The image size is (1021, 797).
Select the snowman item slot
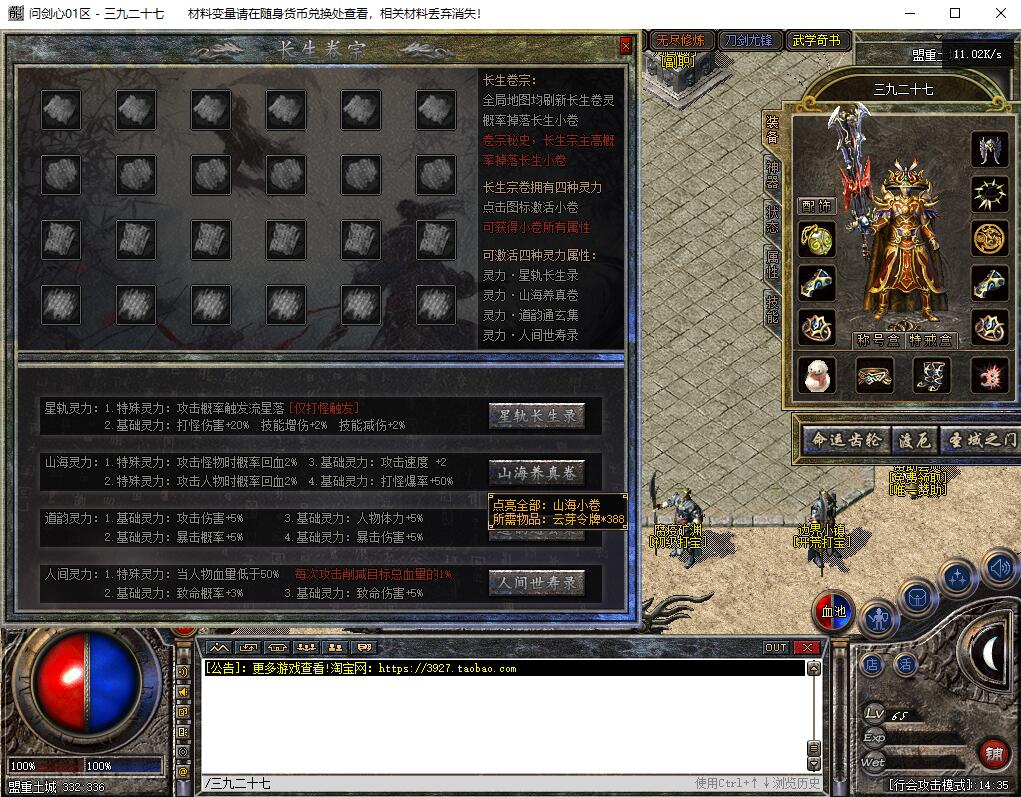(816, 375)
